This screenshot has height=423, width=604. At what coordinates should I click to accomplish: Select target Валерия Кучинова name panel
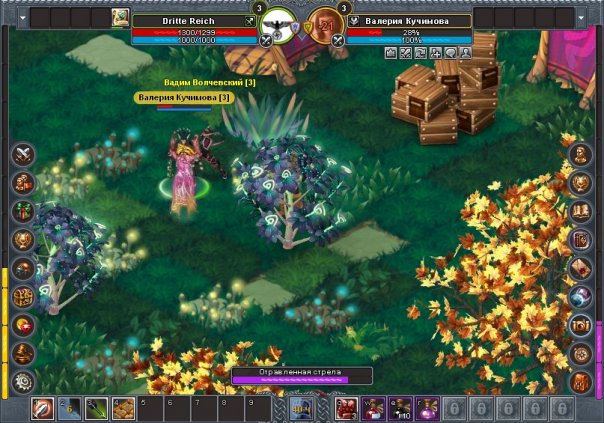pos(403,20)
